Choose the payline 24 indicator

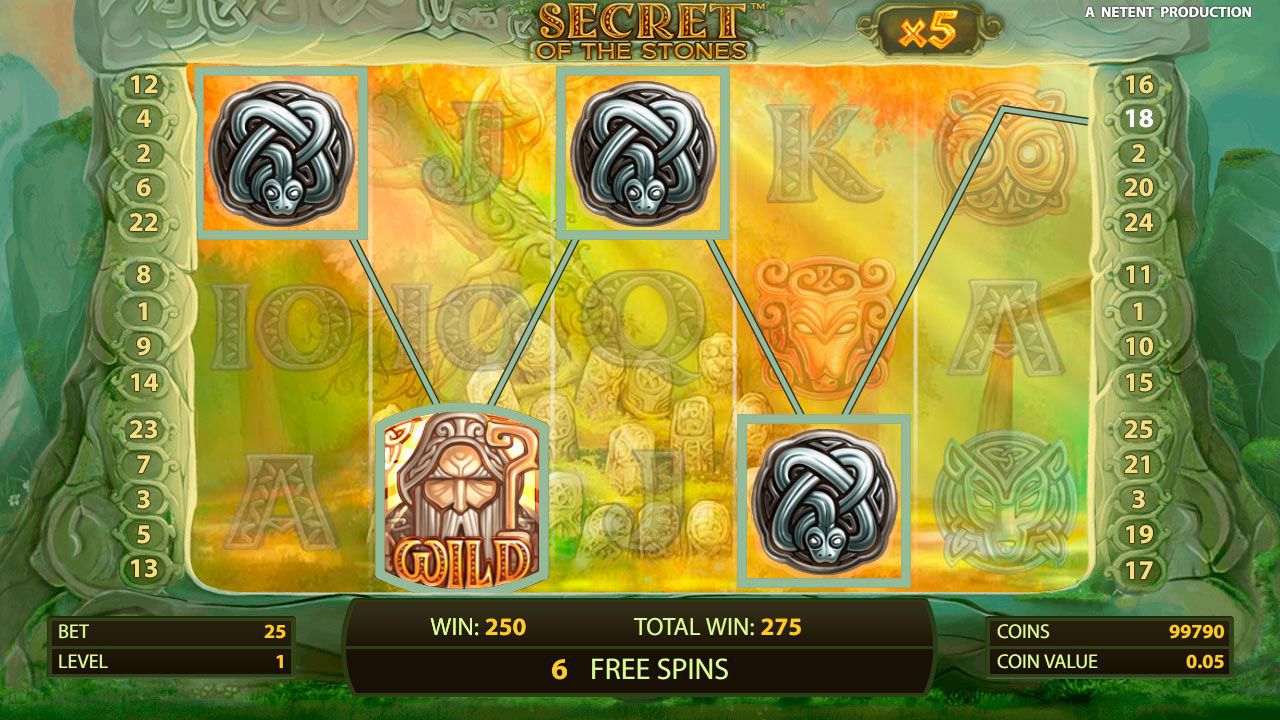(1139, 222)
